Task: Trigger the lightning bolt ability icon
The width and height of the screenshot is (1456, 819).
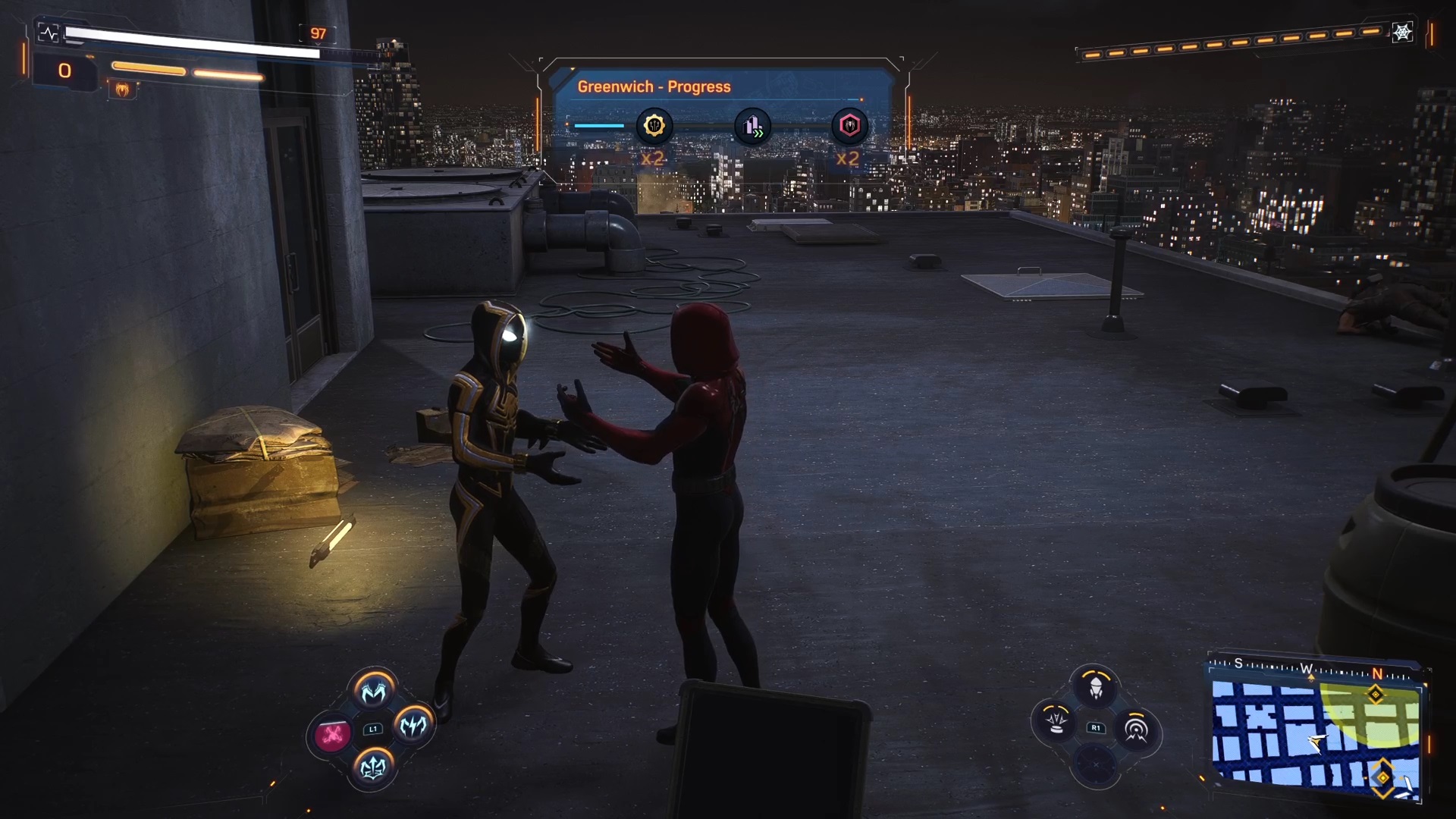Action: [413, 726]
